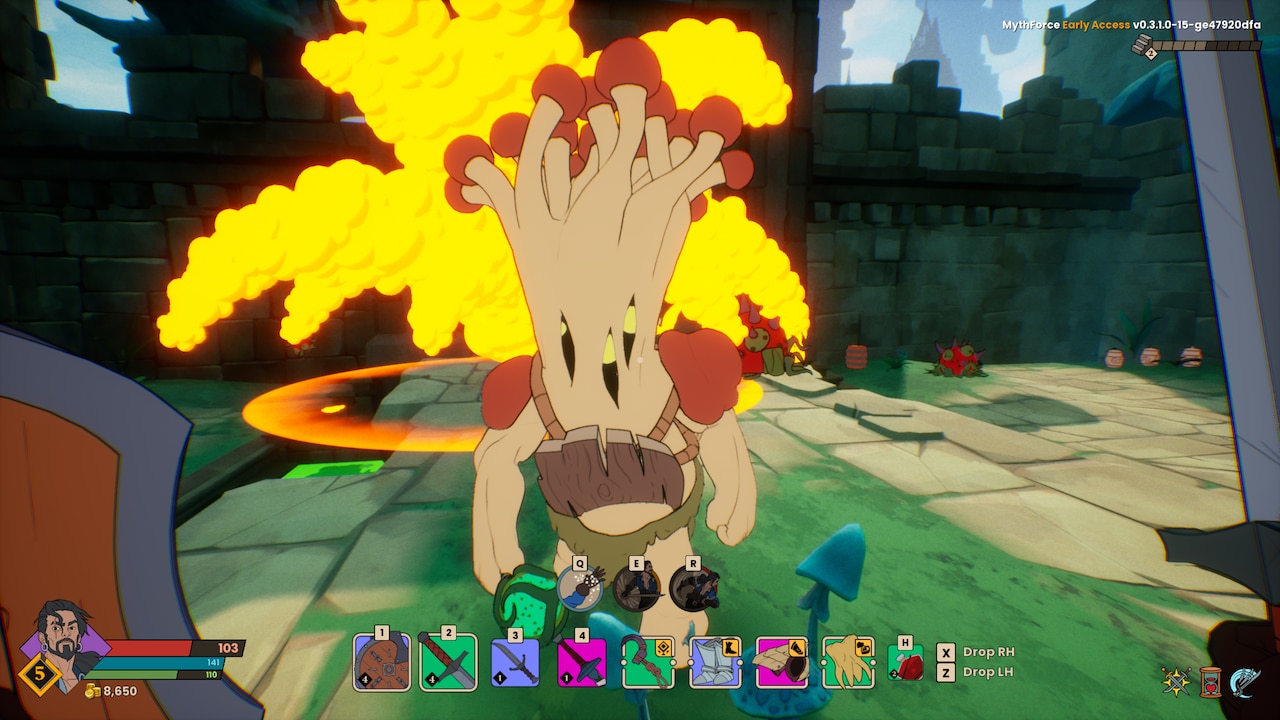Image resolution: width=1280 pixels, height=720 pixels.
Task: Inspect the heart hourglass status icon
Action: click(x=1210, y=681)
